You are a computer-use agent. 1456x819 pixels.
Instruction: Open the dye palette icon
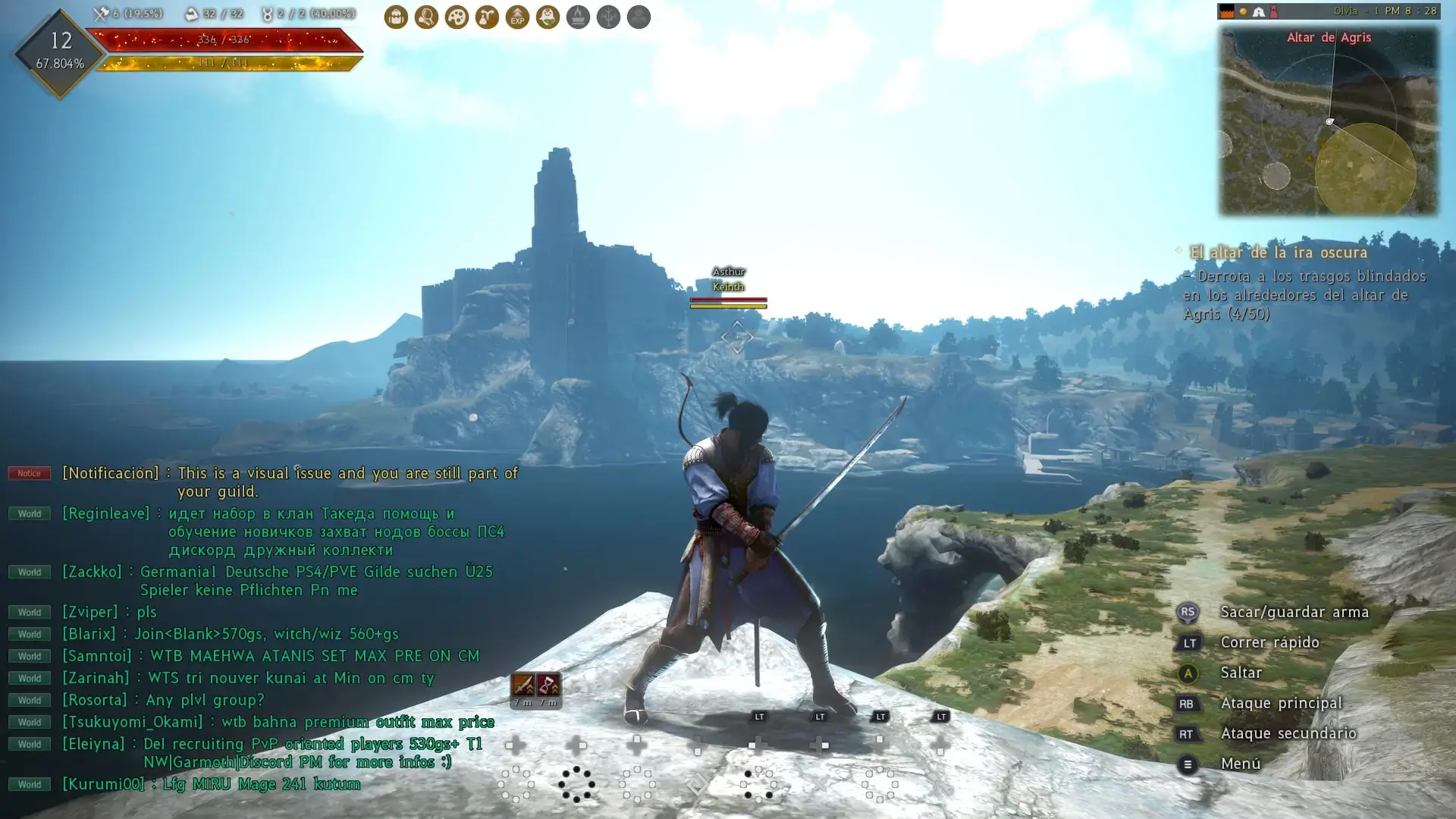click(457, 17)
